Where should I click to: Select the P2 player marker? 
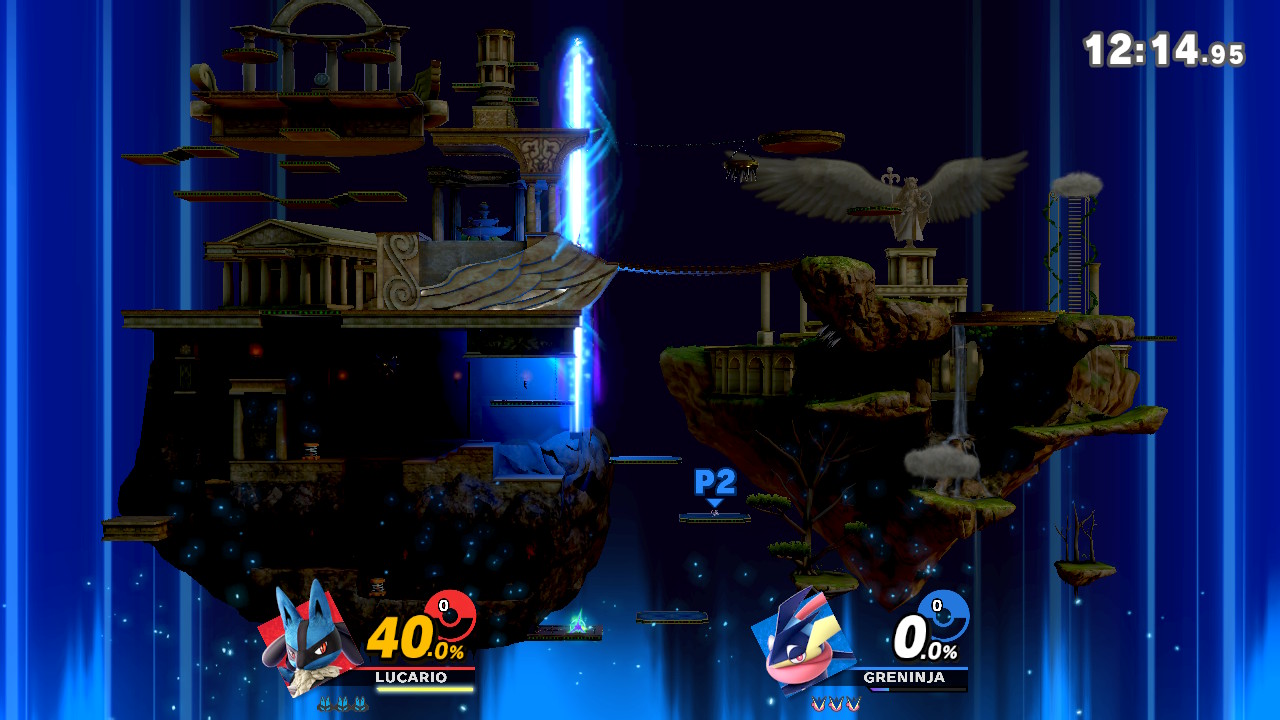pyautogui.click(x=715, y=483)
